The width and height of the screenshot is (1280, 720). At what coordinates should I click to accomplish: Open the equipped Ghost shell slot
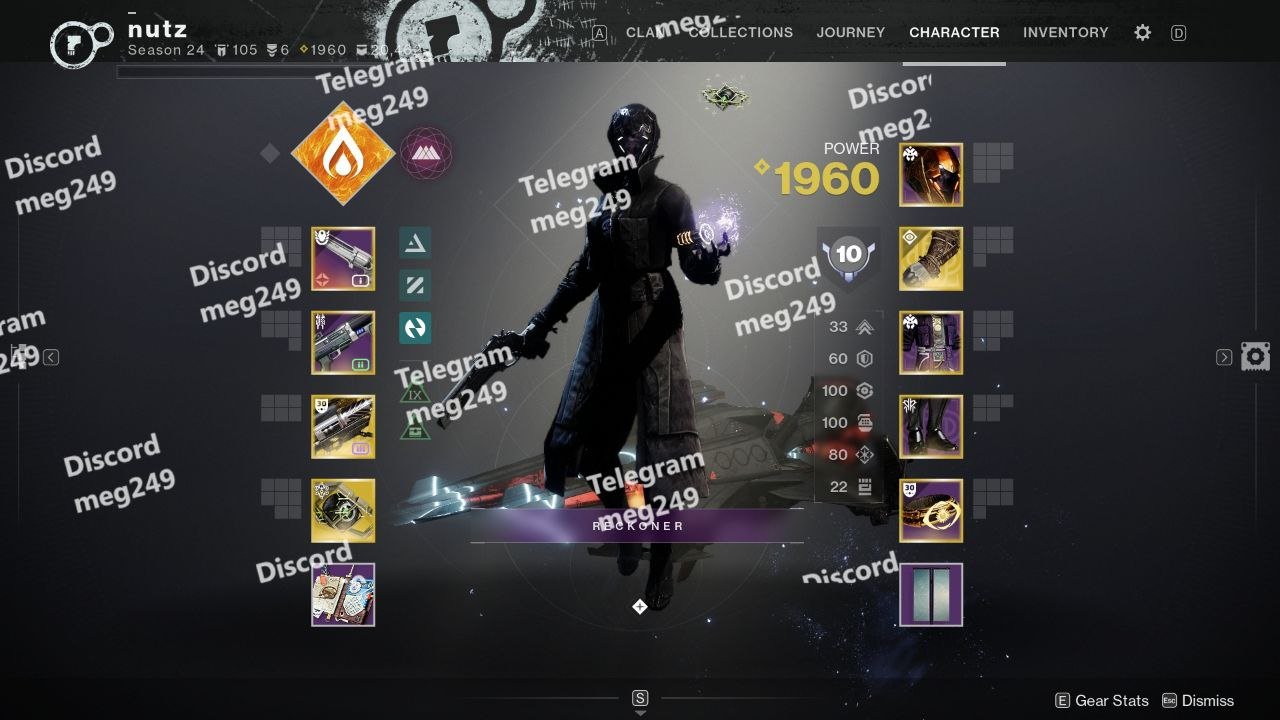coord(343,511)
